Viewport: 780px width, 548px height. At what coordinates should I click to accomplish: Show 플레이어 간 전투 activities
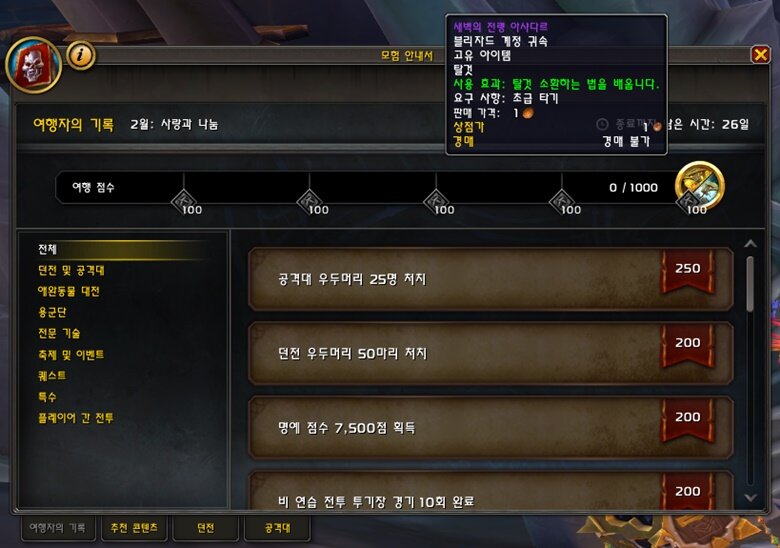coord(75,417)
